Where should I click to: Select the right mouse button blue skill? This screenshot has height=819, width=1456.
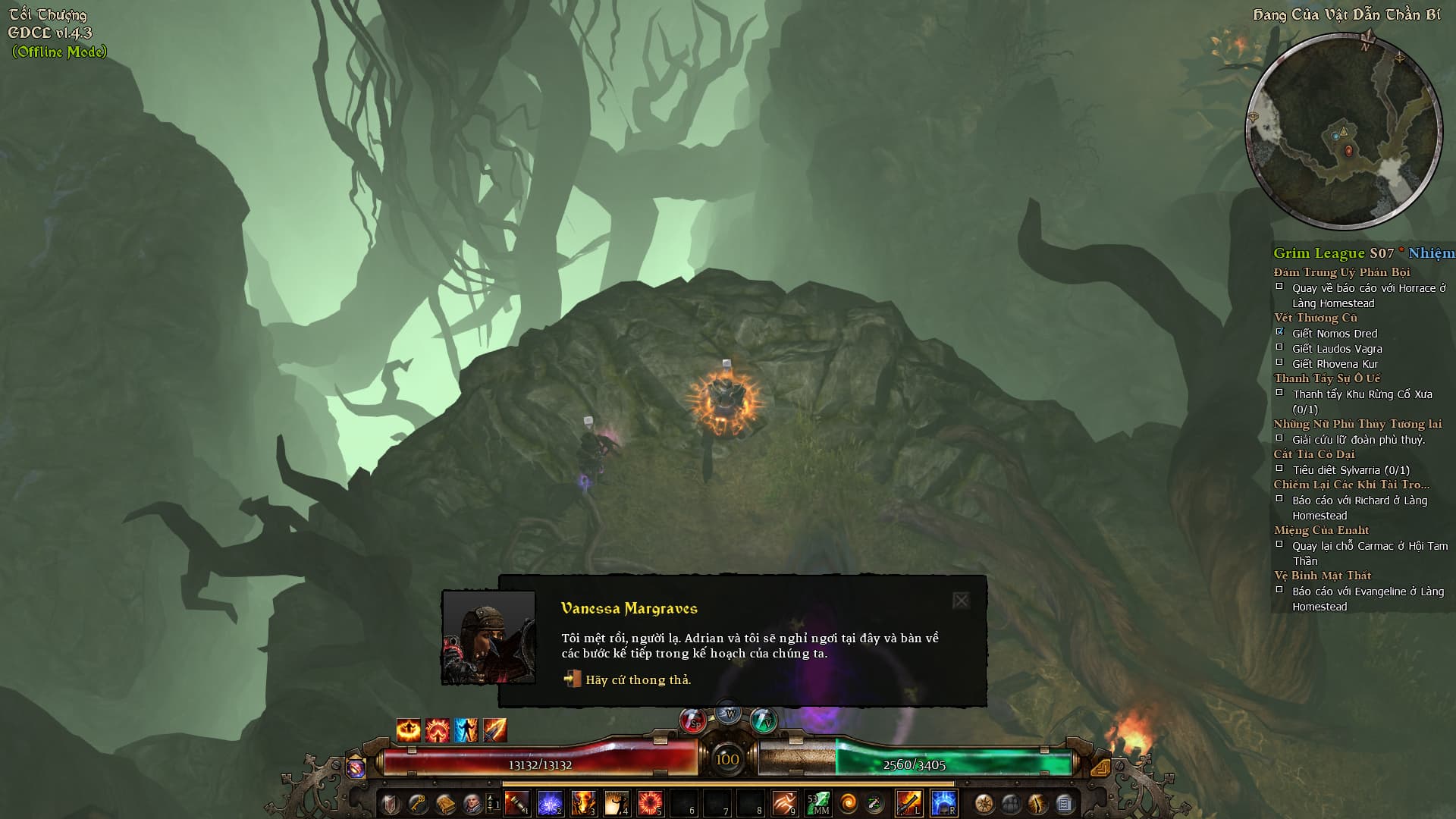(x=943, y=802)
